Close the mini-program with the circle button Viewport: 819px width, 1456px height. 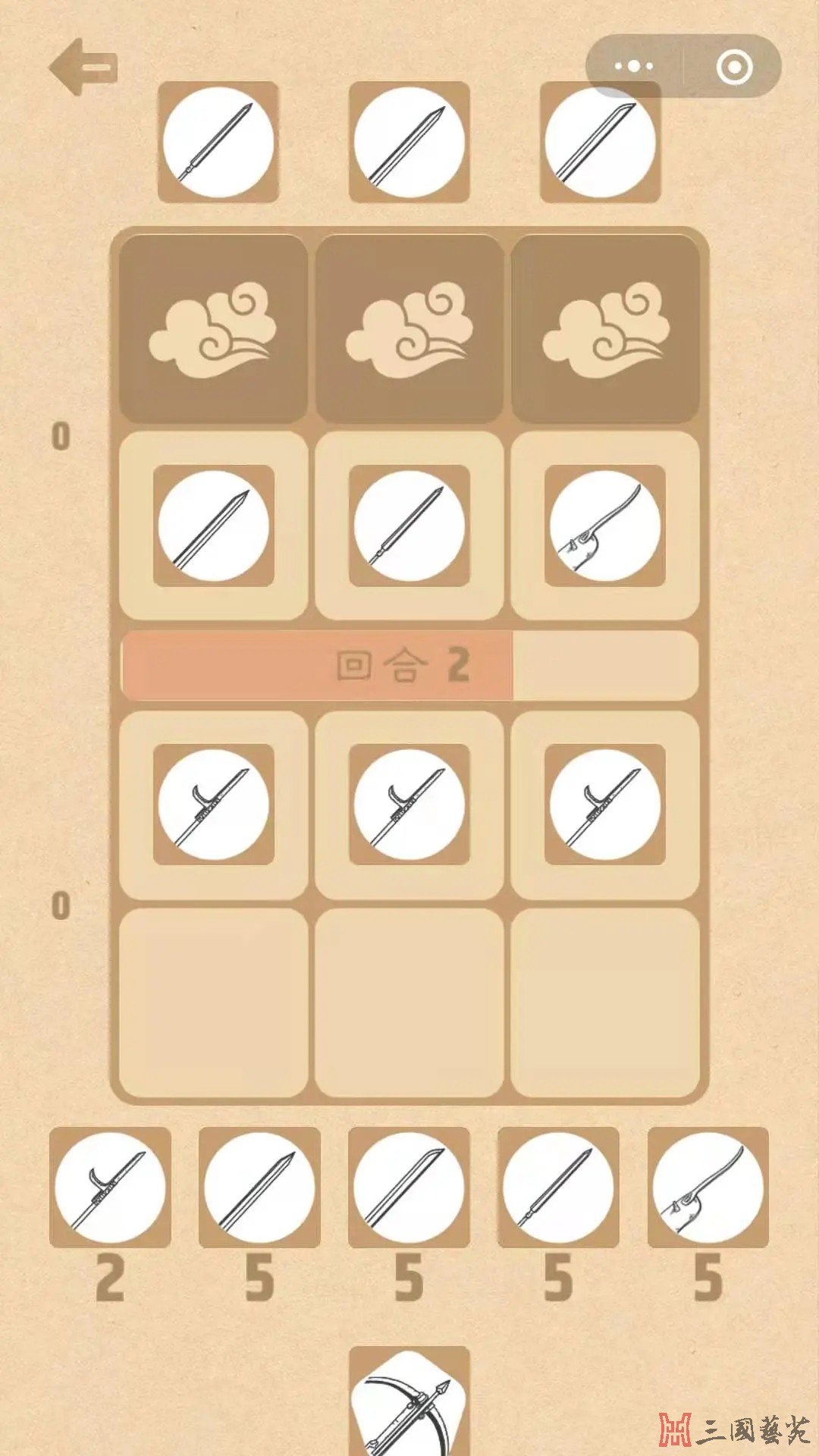point(734,67)
